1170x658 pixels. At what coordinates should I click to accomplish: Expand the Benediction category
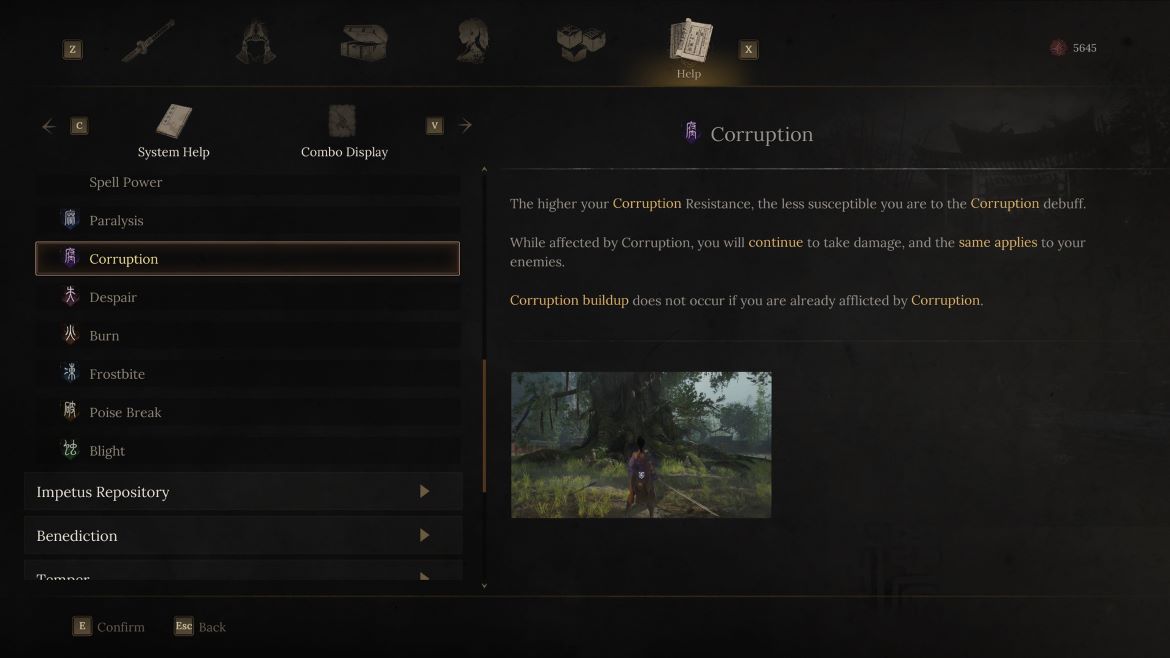point(243,536)
